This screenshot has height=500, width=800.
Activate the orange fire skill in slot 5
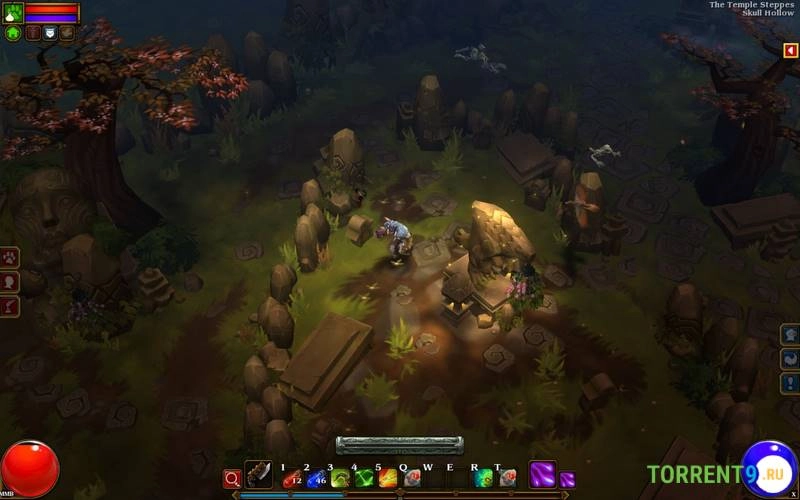[388, 479]
